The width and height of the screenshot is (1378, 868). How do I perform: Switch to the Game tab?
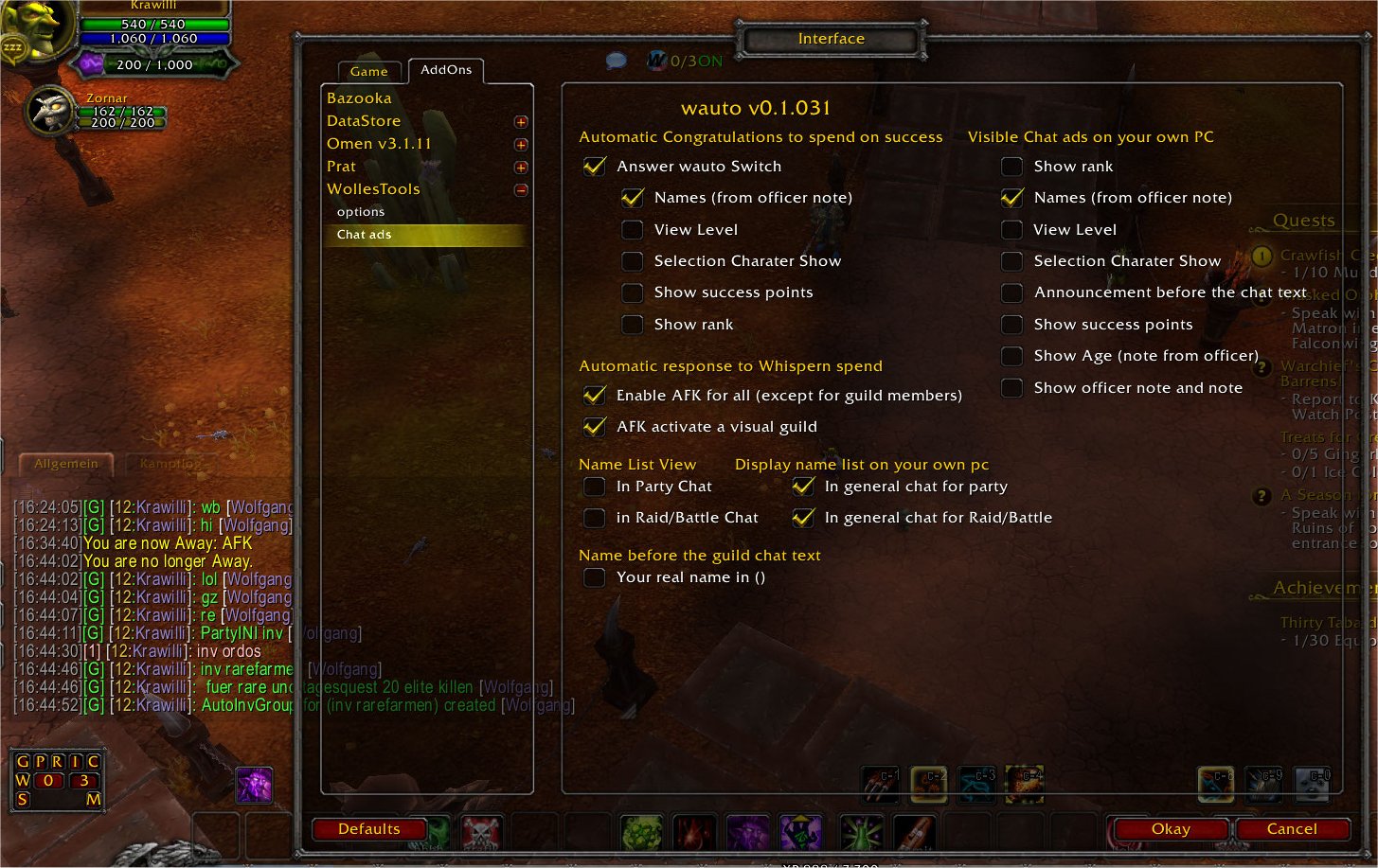368,71
